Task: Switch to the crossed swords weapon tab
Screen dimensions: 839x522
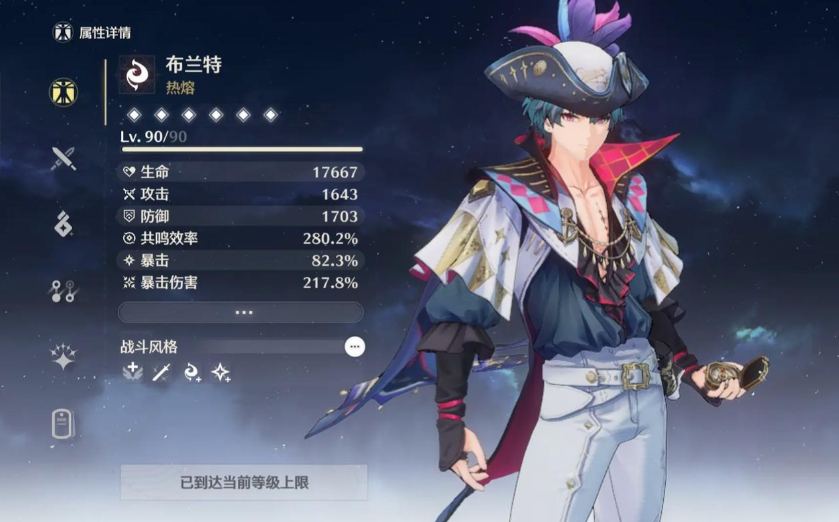Action: [64, 157]
